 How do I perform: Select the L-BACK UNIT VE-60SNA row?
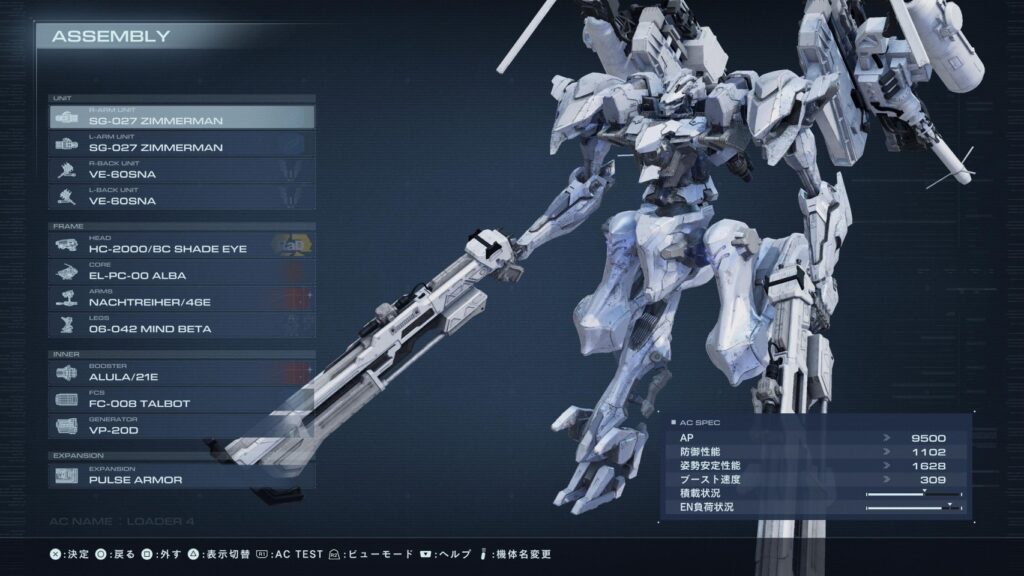(181, 197)
